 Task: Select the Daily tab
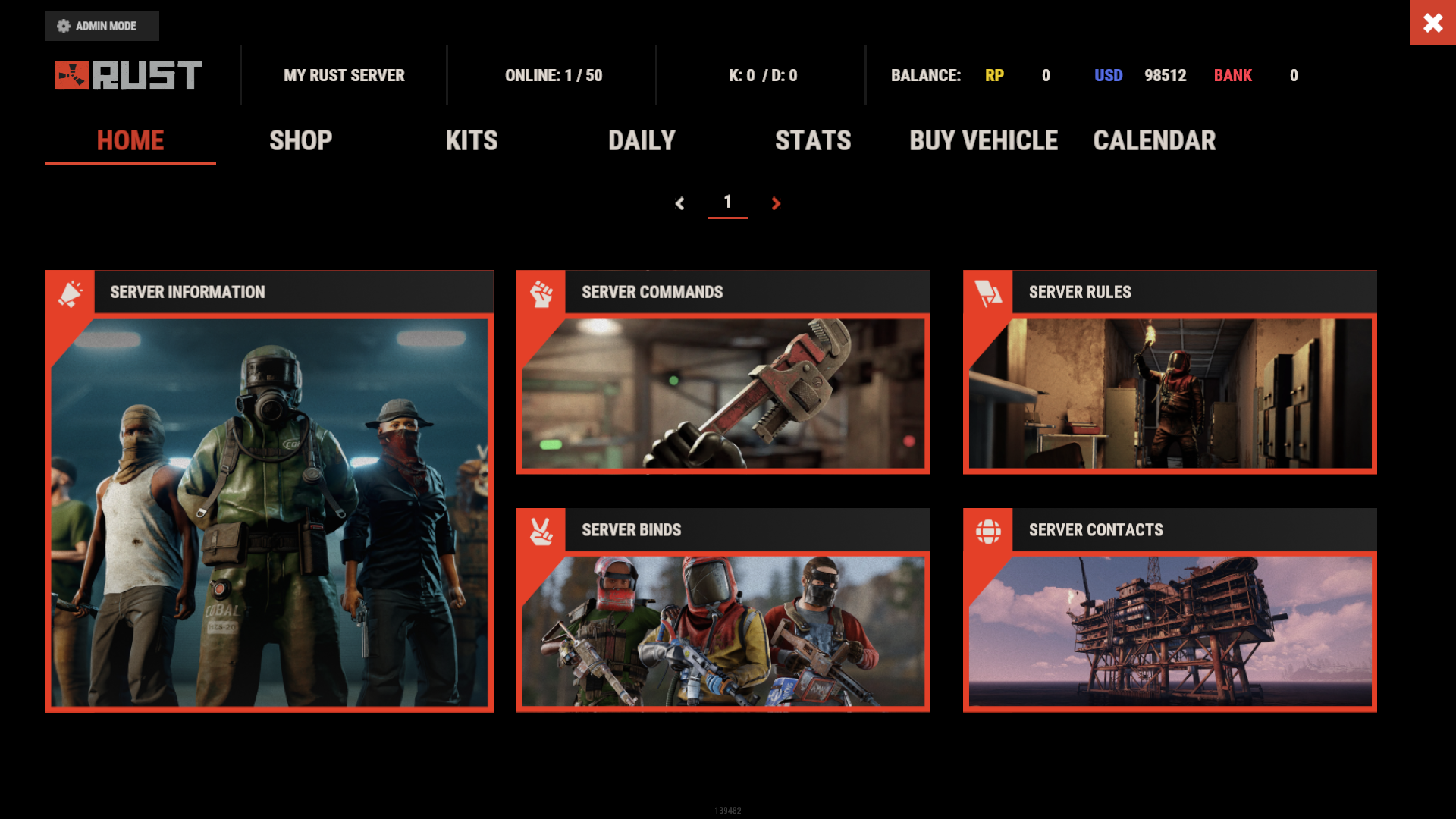642,140
